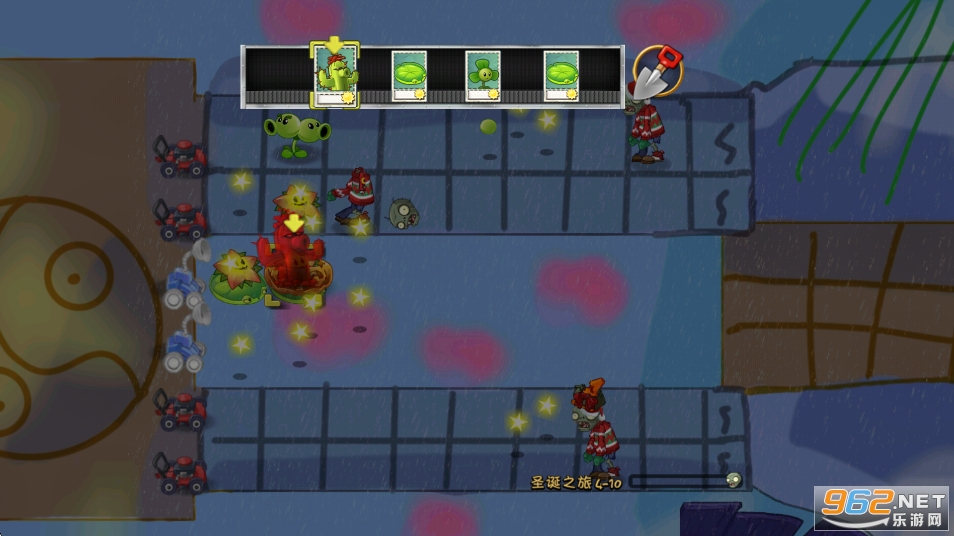Image resolution: width=954 pixels, height=536 pixels.
Task: Choose the Blover clover seed card
Action: click(483, 76)
